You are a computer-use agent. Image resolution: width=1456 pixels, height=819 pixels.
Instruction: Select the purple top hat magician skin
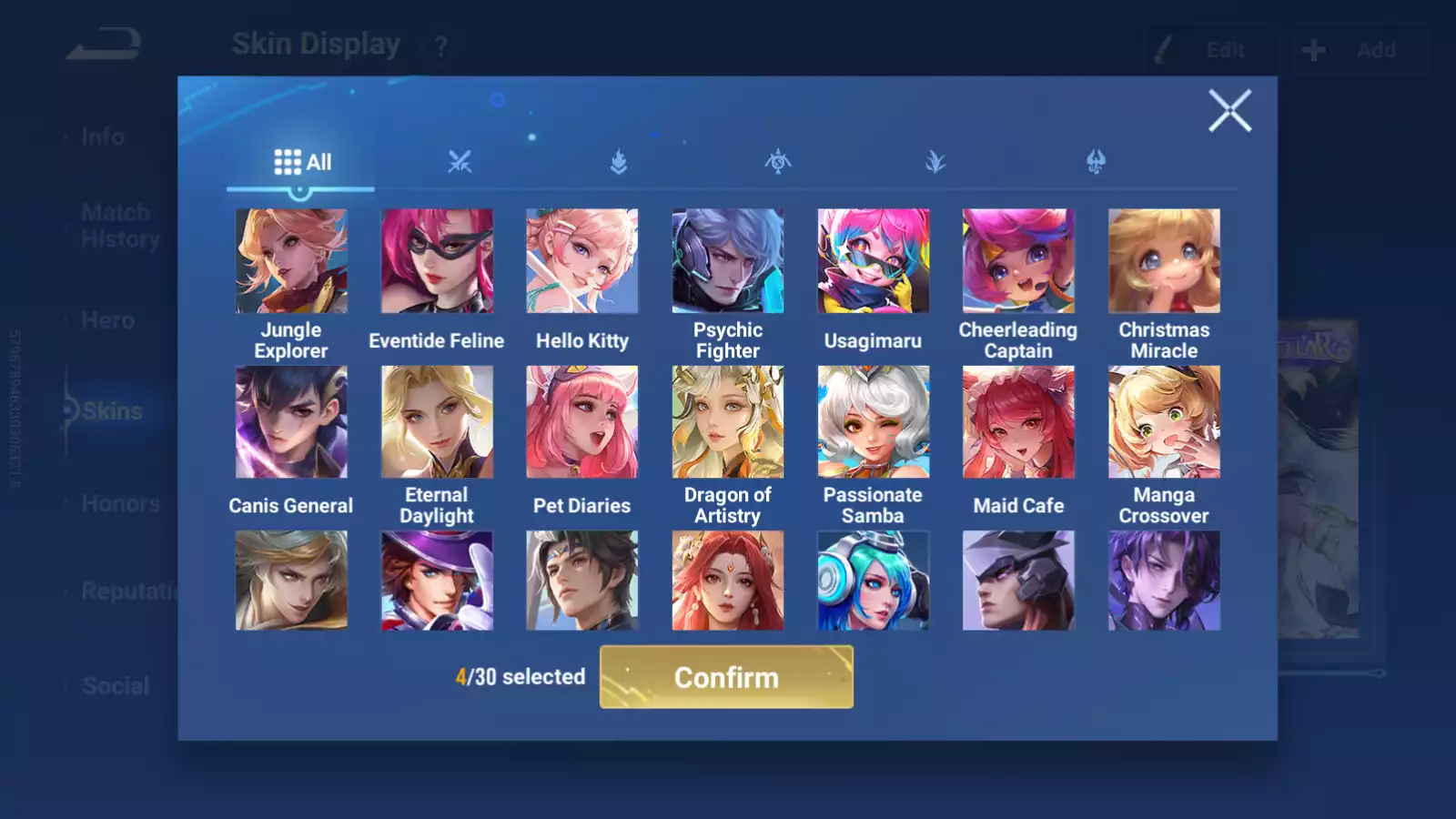click(x=437, y=581)
